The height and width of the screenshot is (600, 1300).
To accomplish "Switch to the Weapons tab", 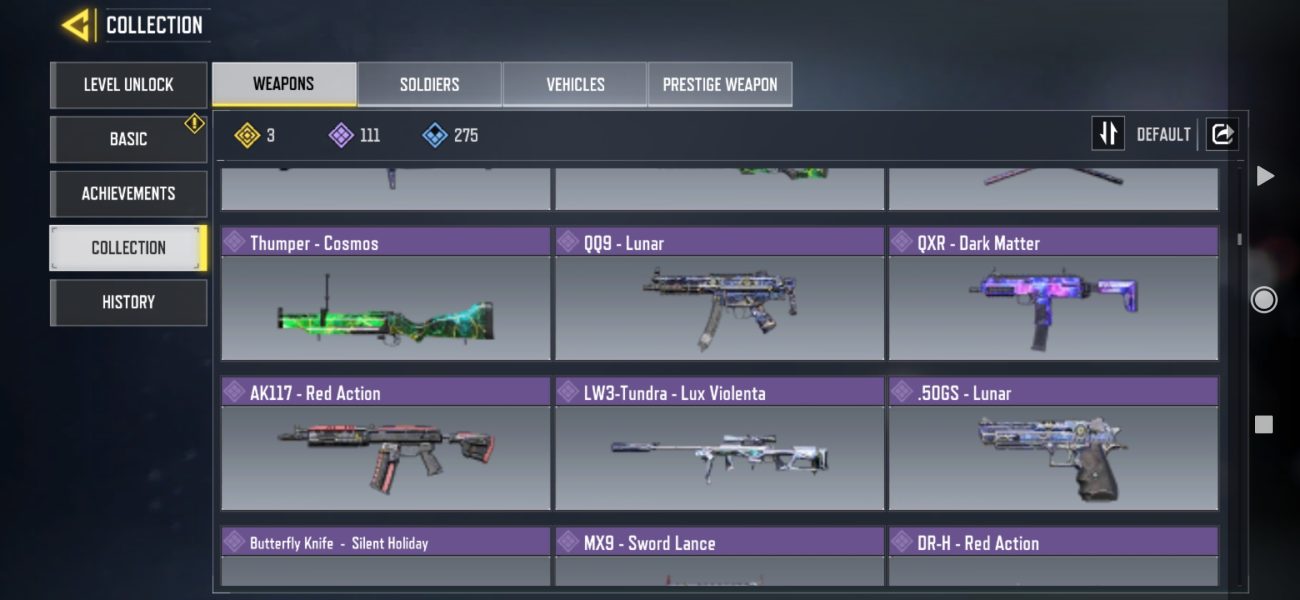I will coord(284,84).
